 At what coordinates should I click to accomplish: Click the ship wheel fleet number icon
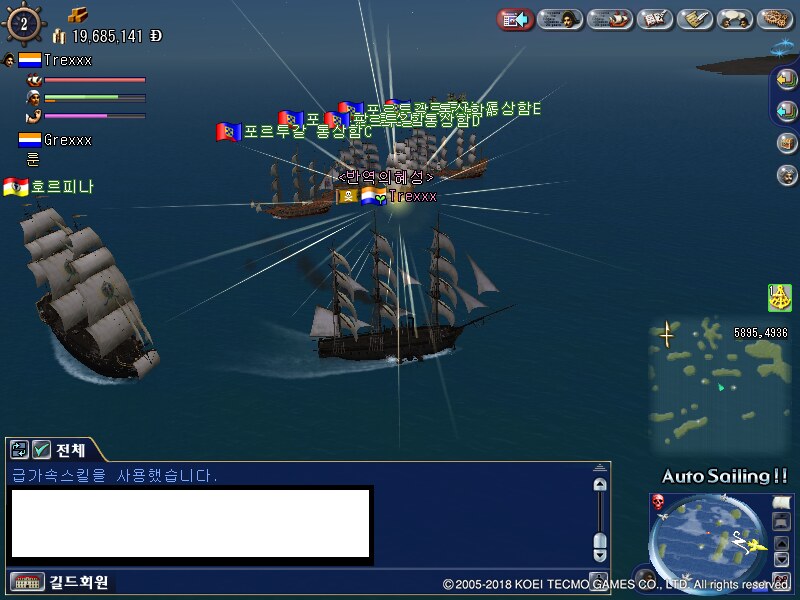coord(23,22)
